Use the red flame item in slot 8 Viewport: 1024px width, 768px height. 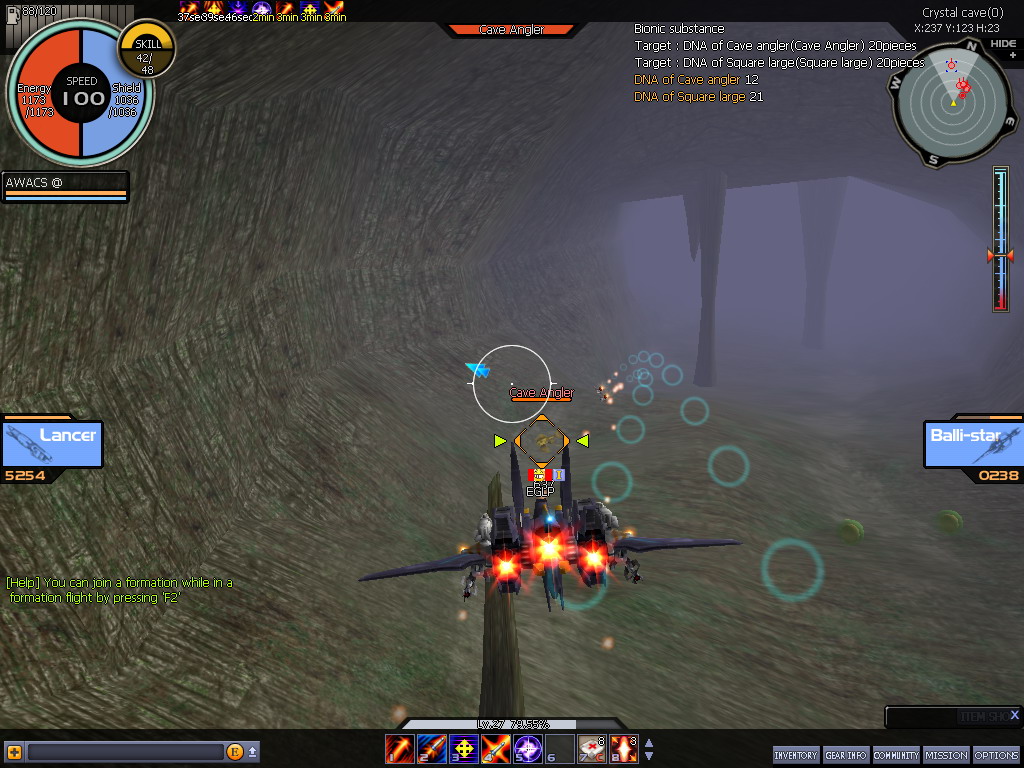[x=623, y=748]
